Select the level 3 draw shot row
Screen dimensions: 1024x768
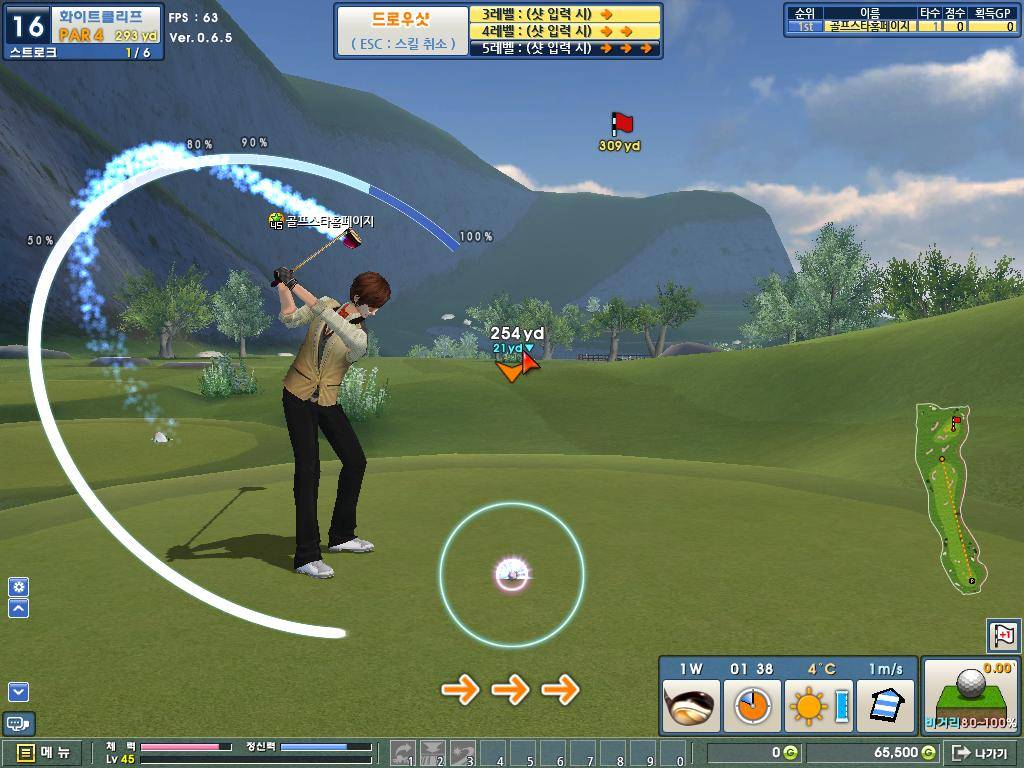(565, 14)
